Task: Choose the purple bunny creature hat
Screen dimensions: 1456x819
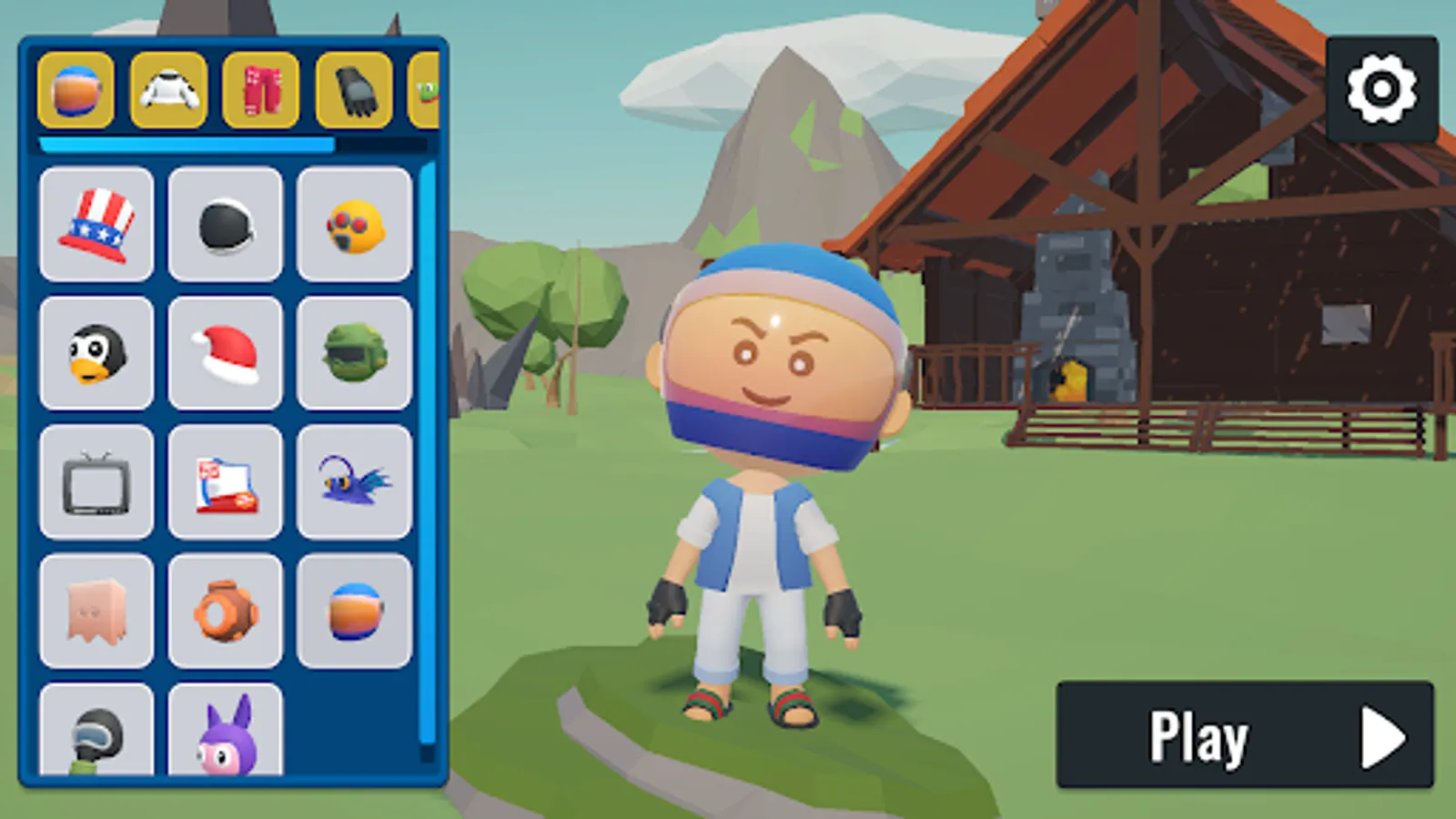Action: 225,733
